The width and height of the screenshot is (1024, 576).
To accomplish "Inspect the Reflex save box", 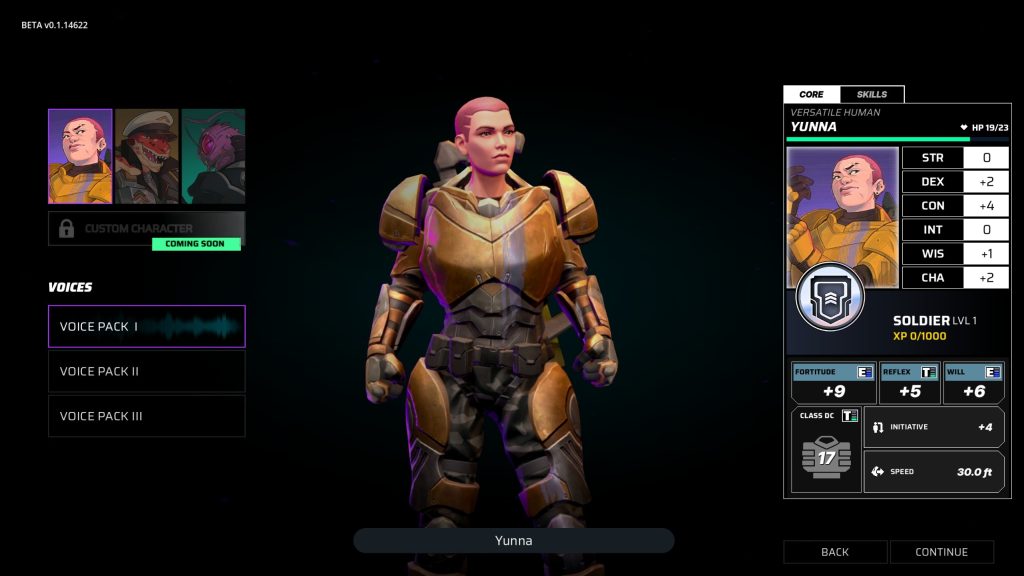I will 909,383.
